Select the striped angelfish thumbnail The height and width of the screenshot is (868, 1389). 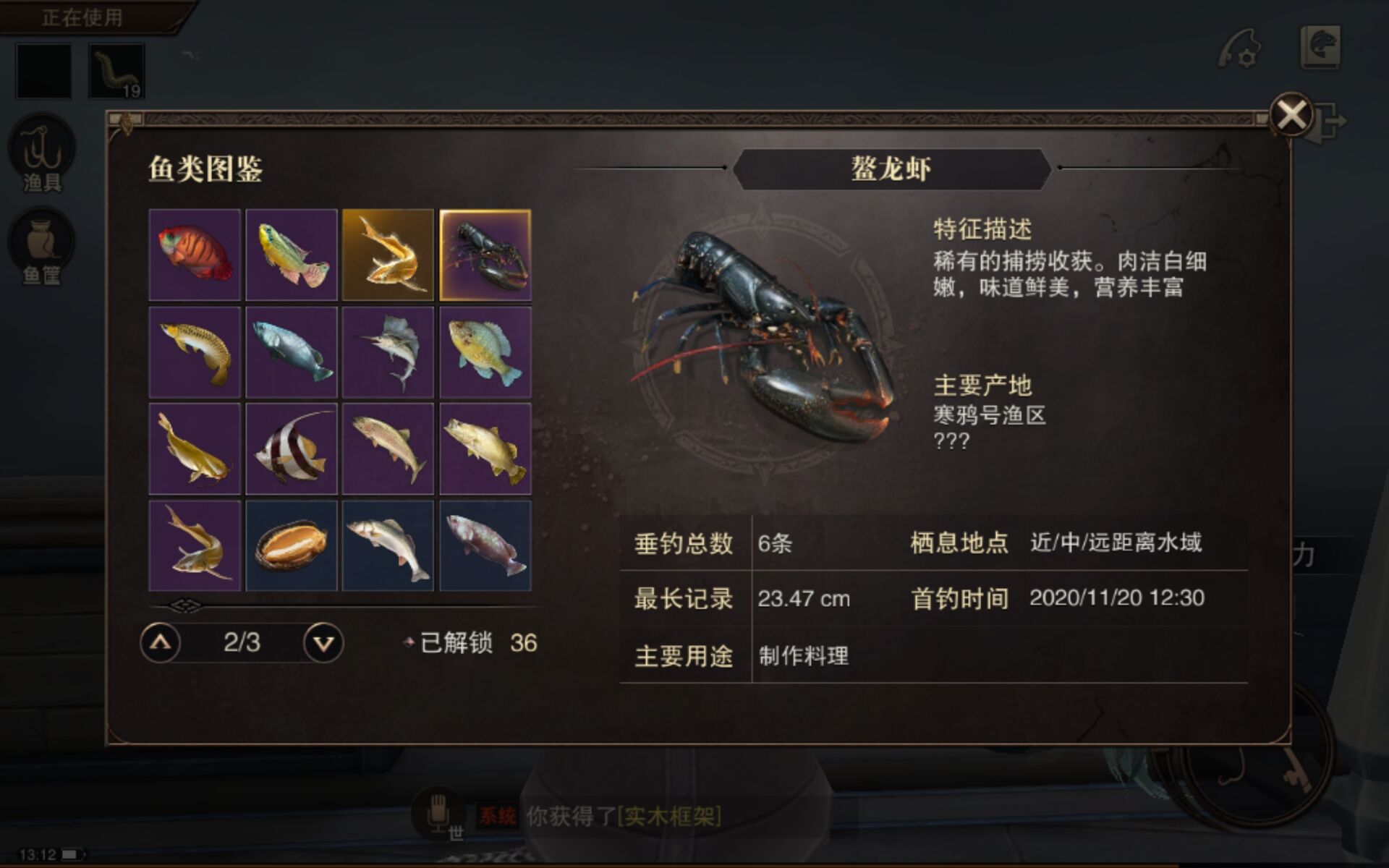[x=291, y=448]
